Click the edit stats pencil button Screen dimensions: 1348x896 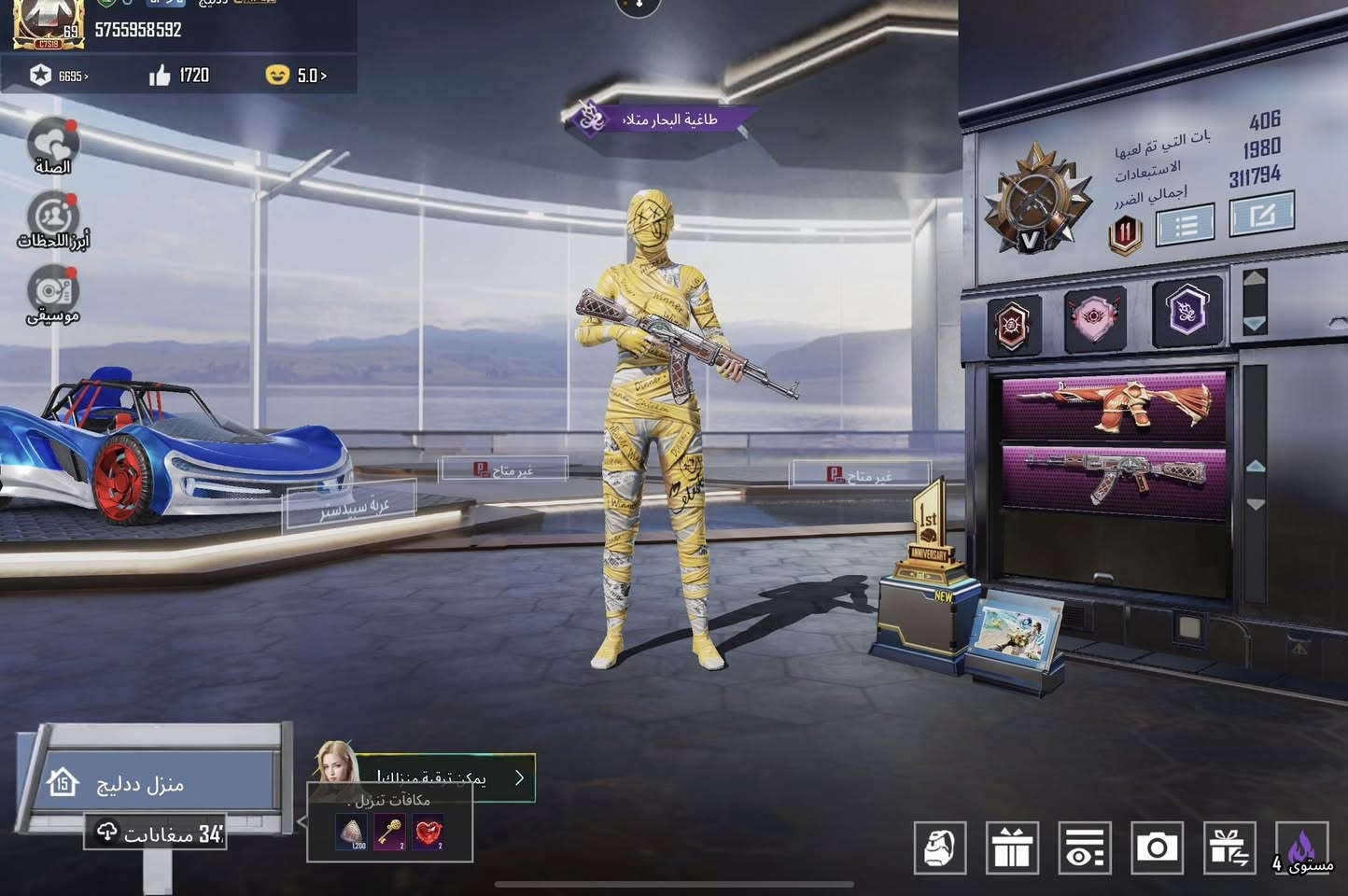point(1261,215)
